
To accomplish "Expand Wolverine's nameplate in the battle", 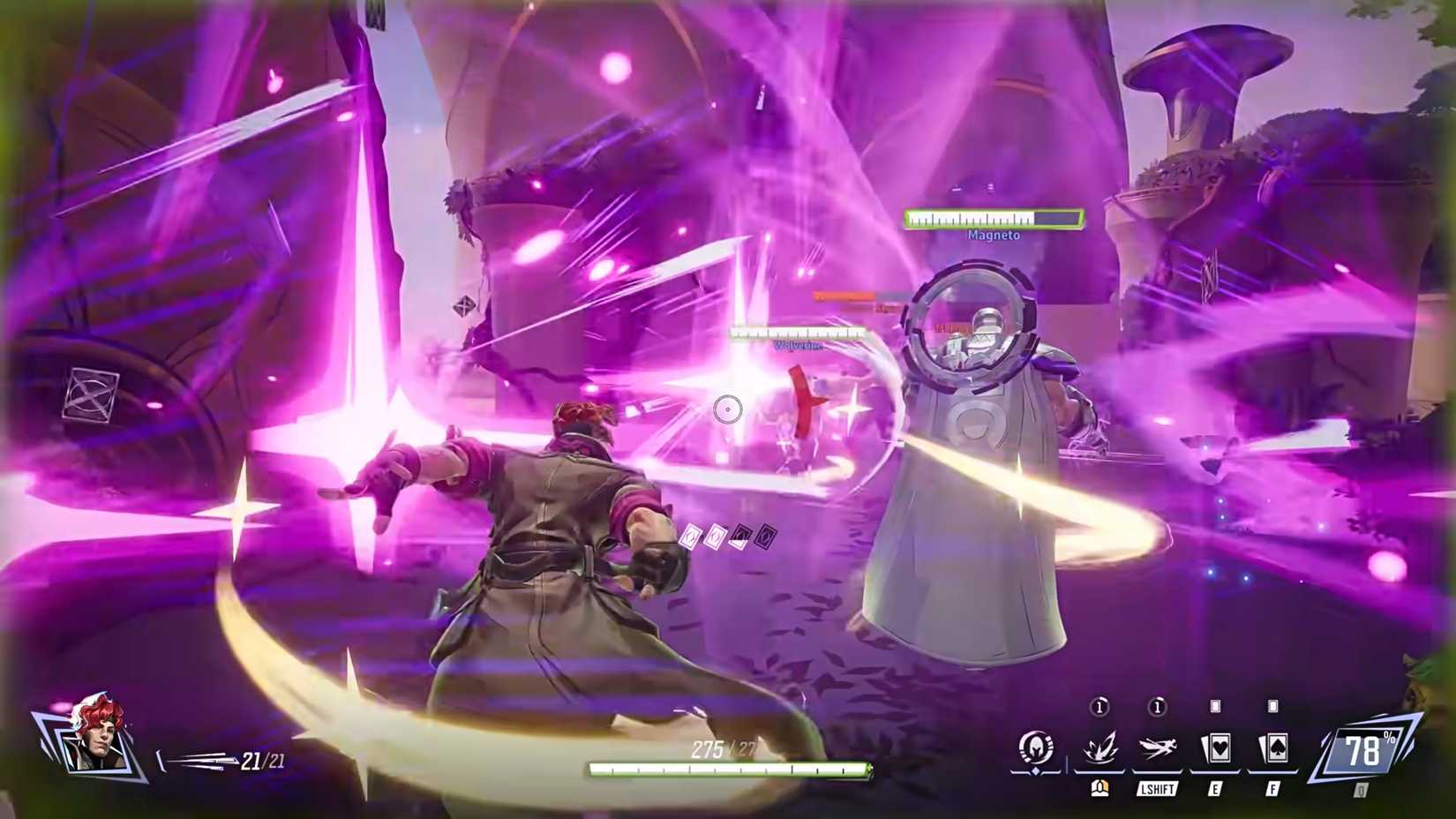I will click(799, 345).
